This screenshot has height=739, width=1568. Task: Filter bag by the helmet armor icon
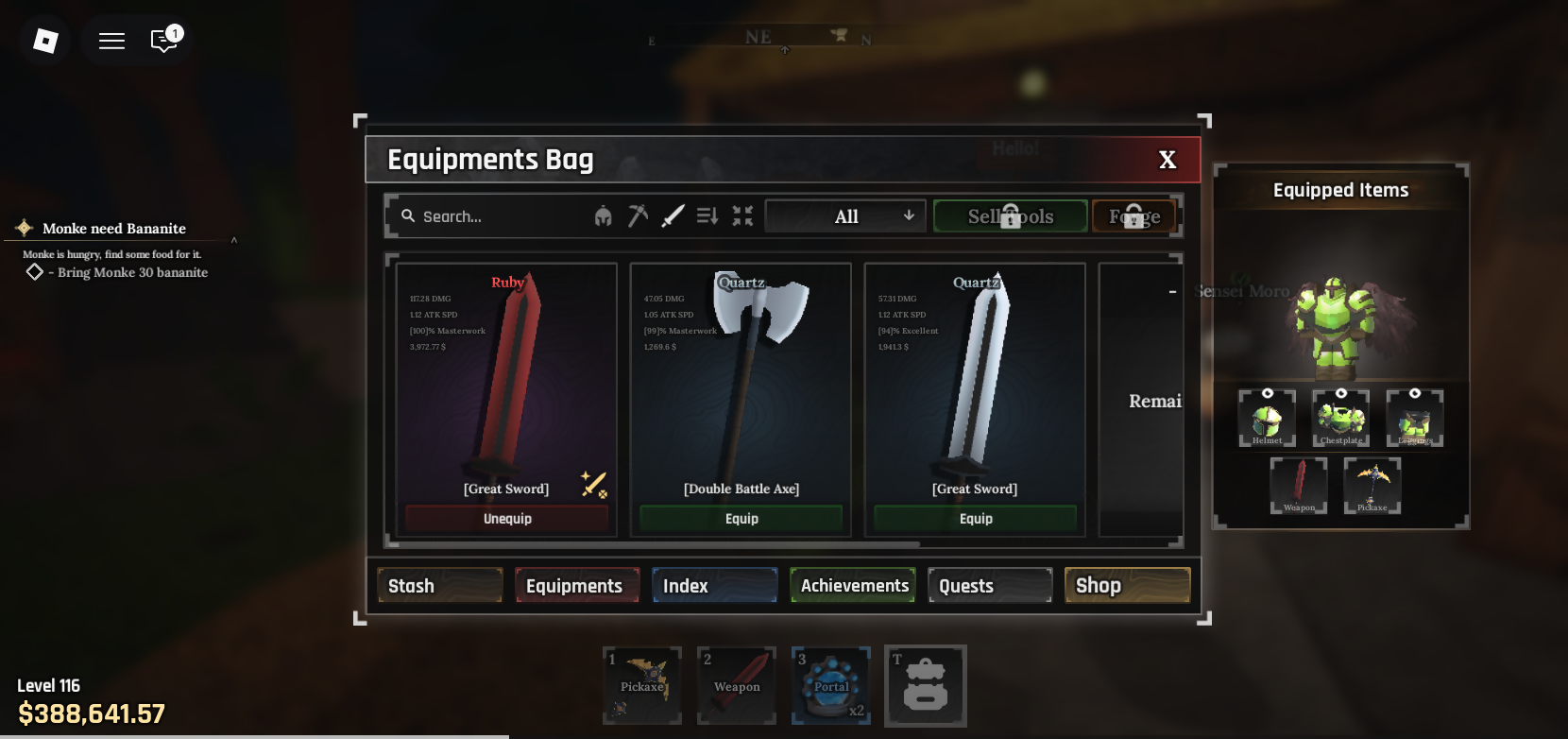[x=603, y=216]
